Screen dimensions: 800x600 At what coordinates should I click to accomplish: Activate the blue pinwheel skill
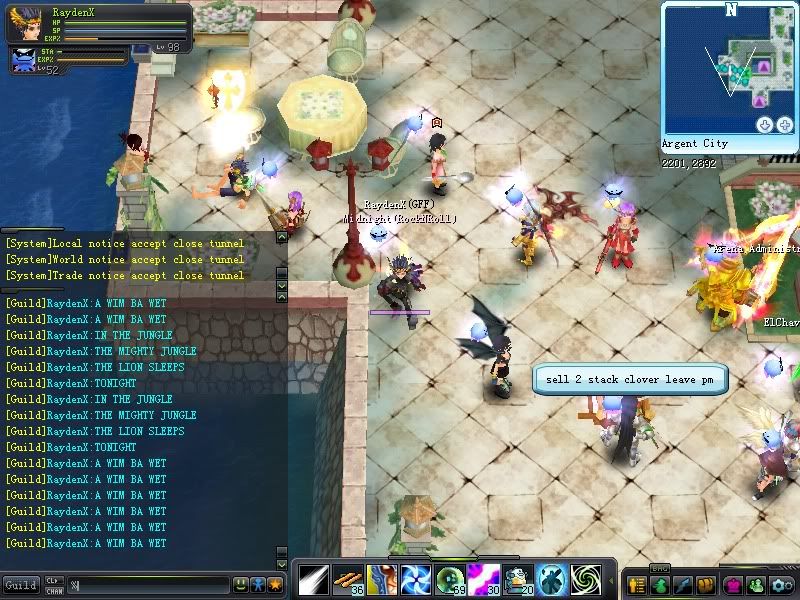416,580
